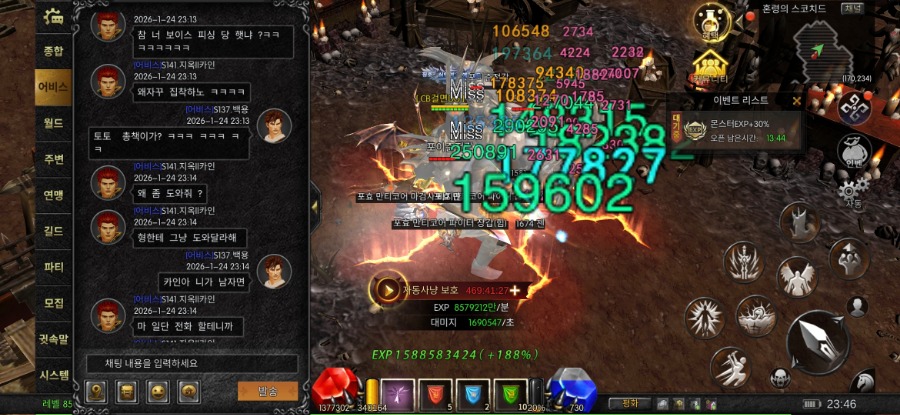Collapse the chat panel with side arrow

[314, 205]
